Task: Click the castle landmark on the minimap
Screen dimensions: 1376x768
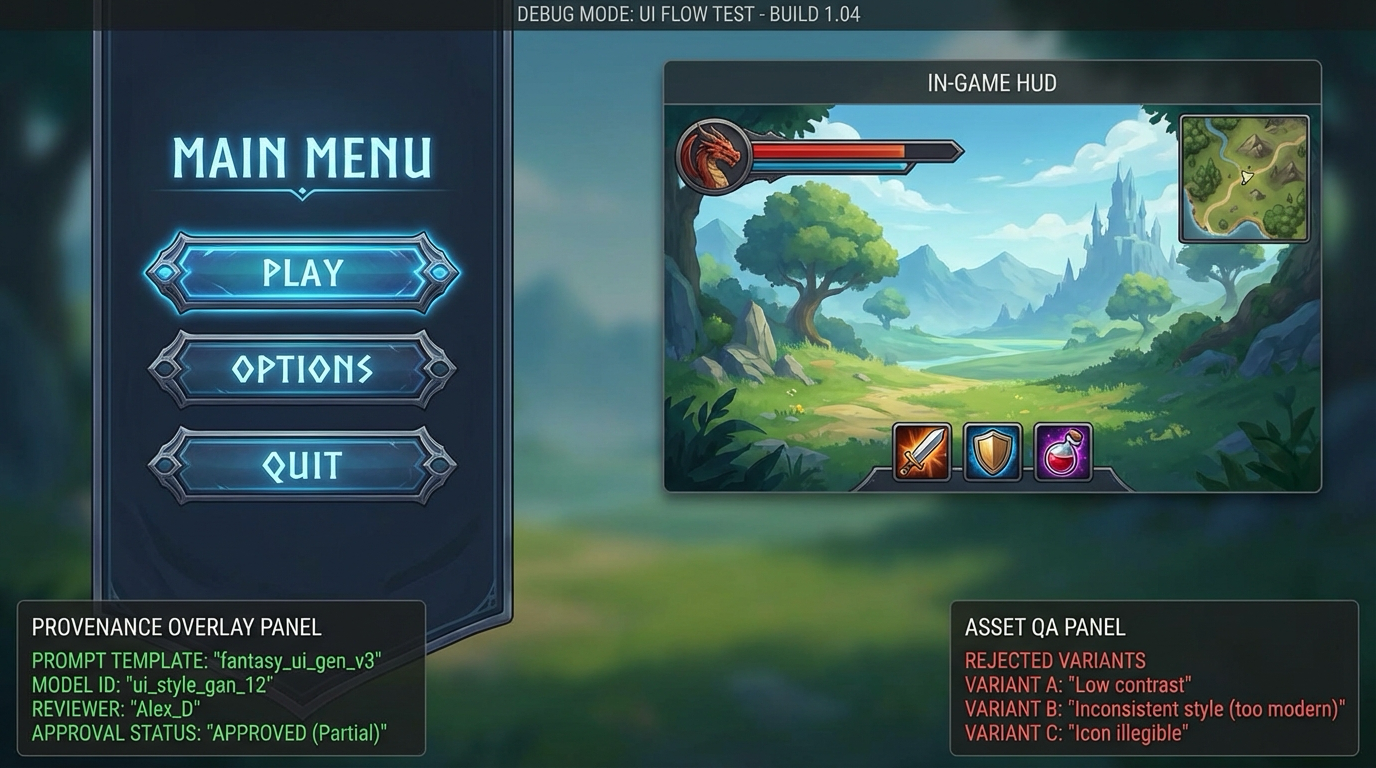Action: 1255,144
